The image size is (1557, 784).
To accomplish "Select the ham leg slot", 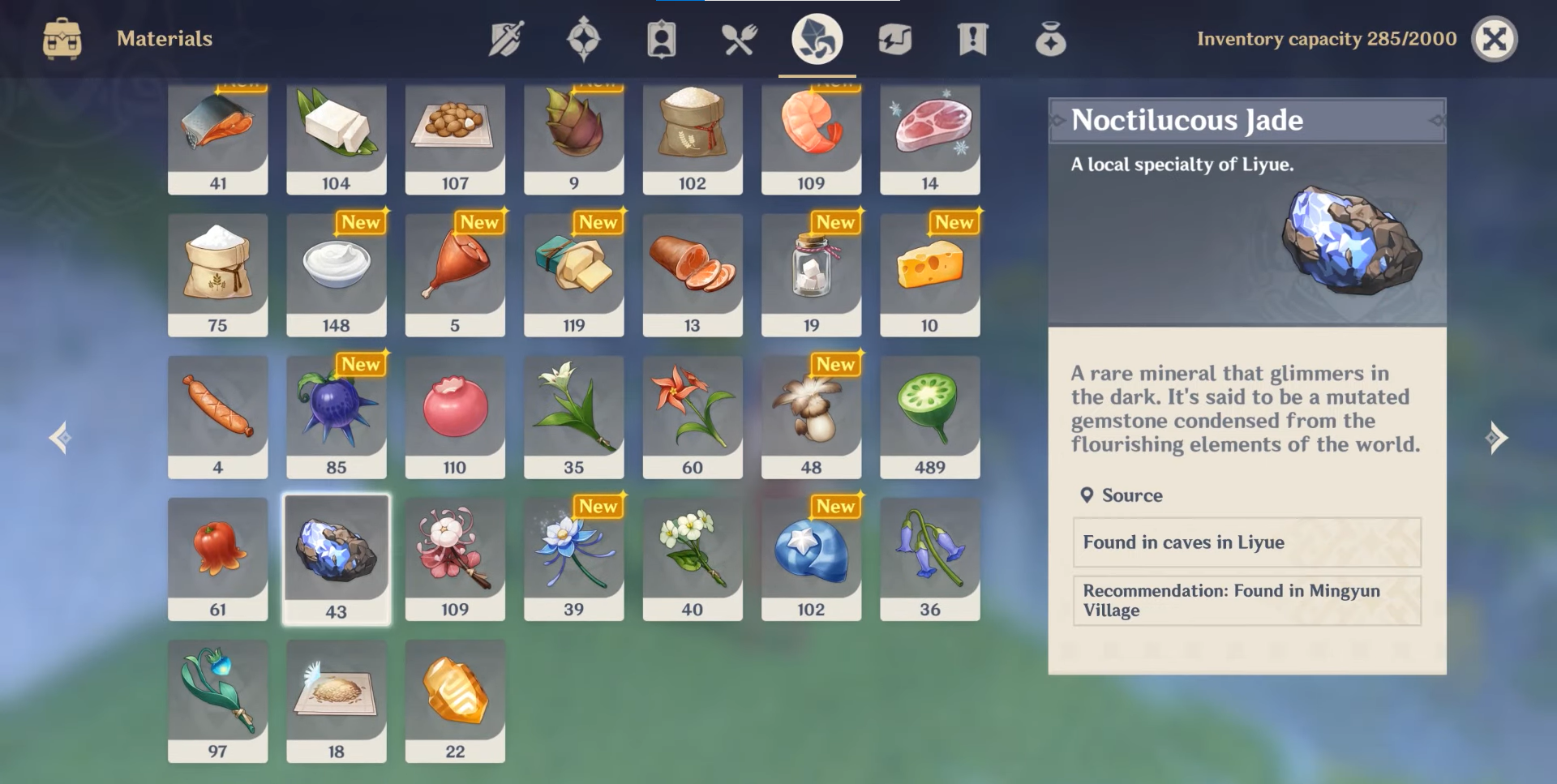I will [455, 275].
